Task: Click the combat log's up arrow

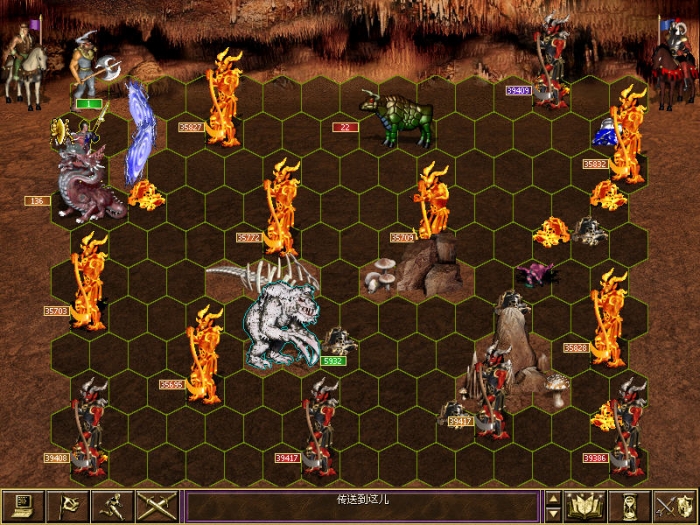Action: (553, 498)
